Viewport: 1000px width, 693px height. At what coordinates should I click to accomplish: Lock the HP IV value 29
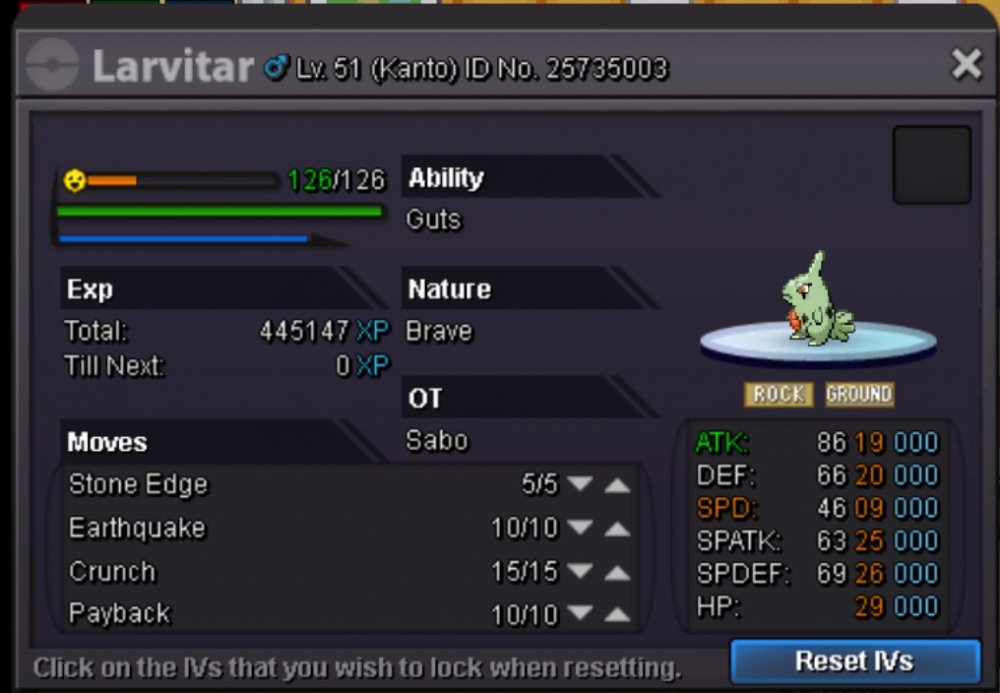[868, 607]
